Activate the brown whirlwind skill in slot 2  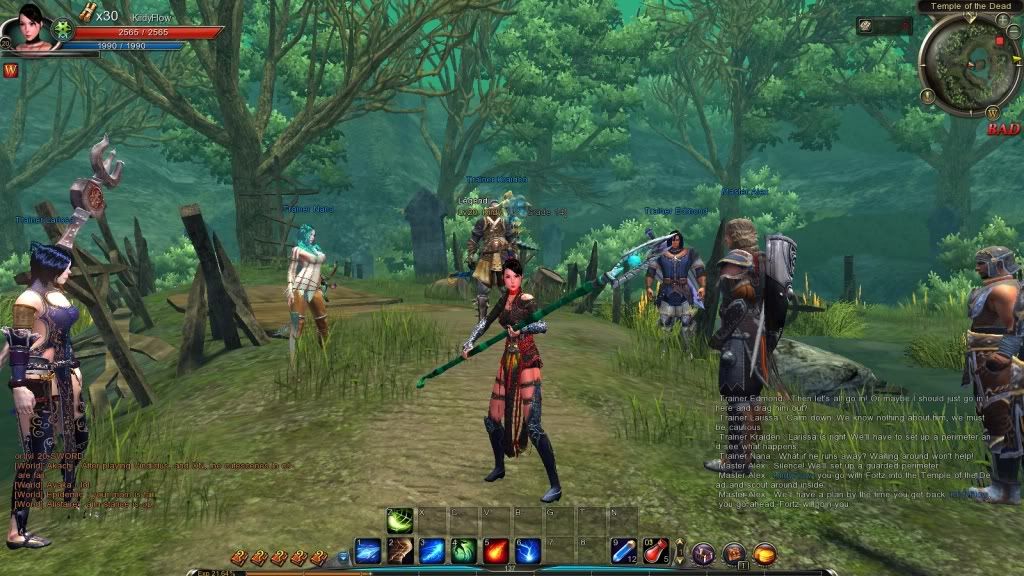pyautogui.click(x=400, y=551)
